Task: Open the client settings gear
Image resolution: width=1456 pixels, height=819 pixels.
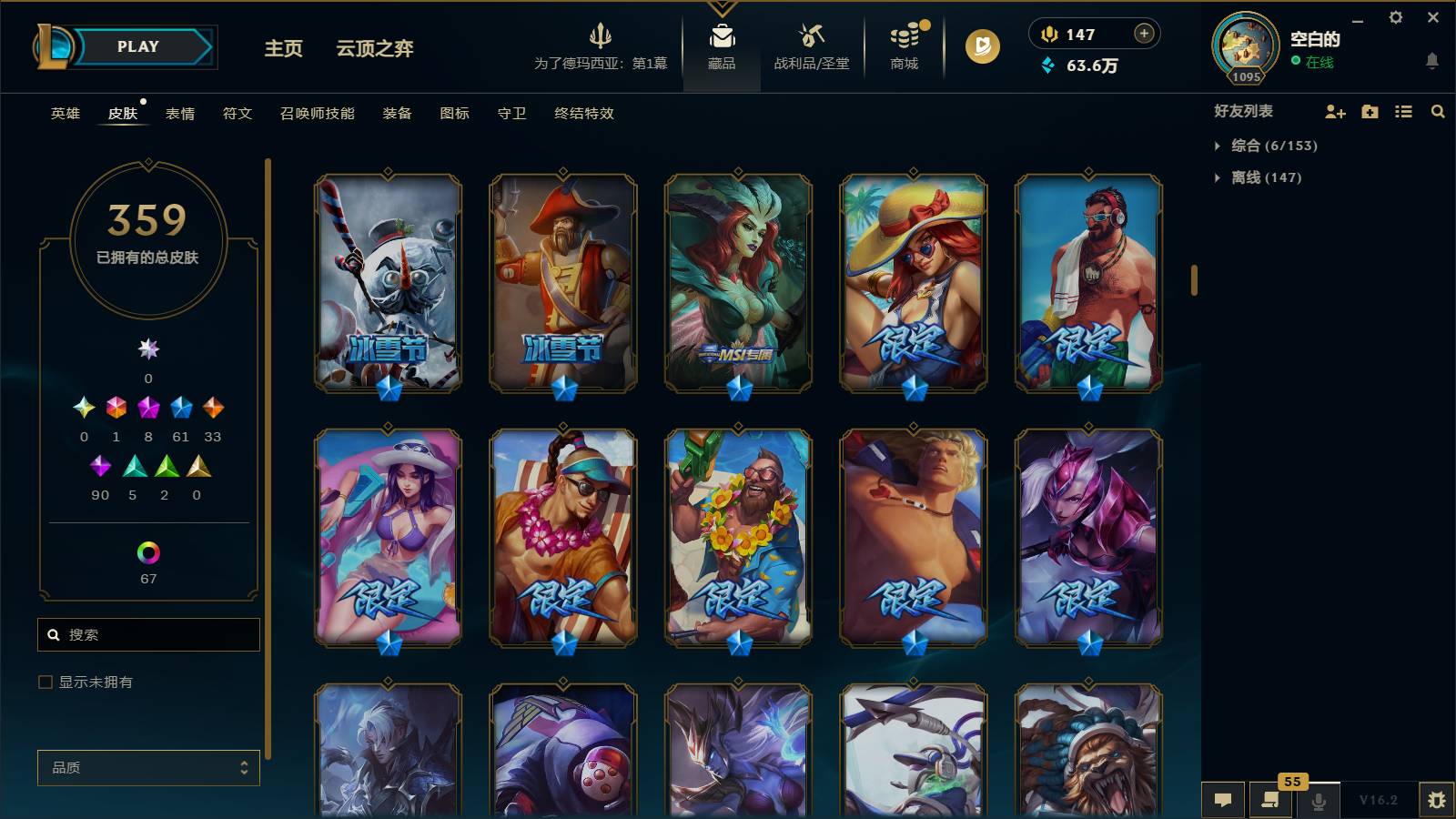Action: (x=1397, y=17)
